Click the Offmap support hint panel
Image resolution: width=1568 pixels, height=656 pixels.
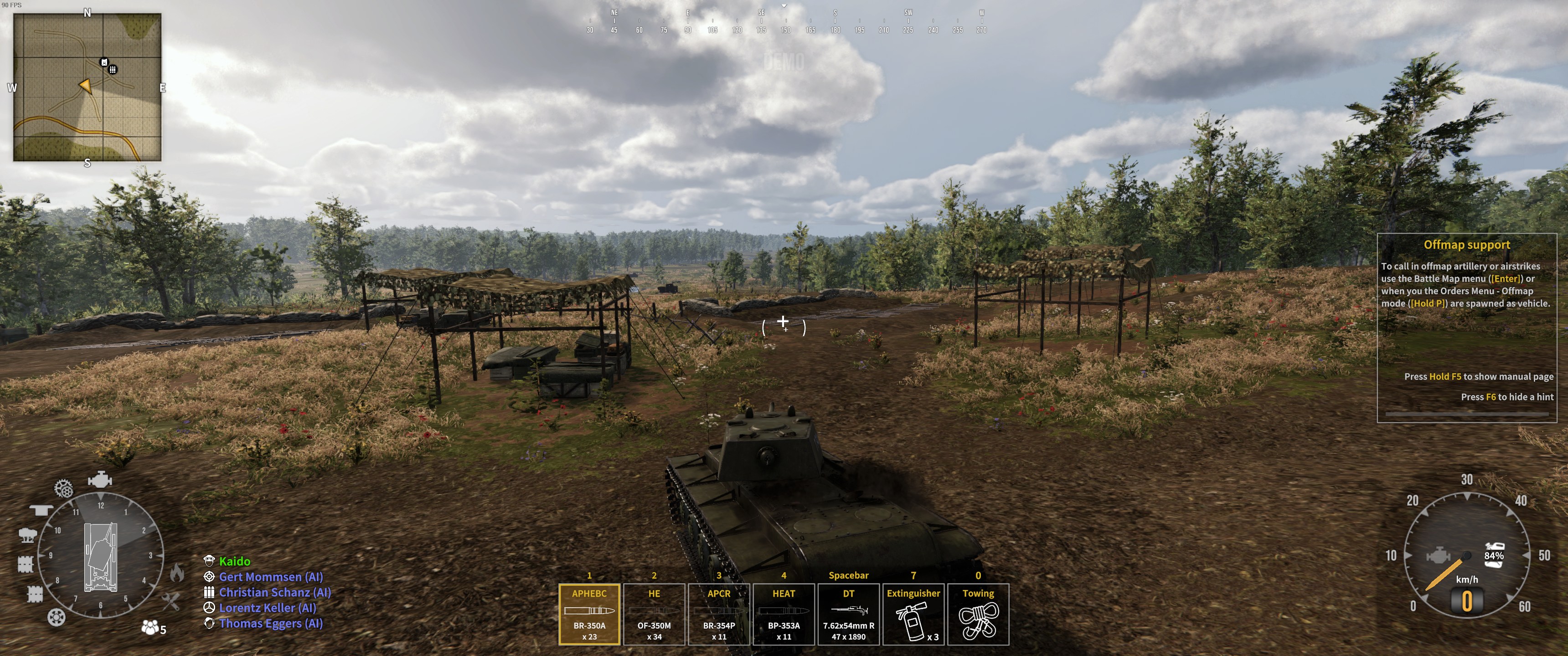(1466, 328)
